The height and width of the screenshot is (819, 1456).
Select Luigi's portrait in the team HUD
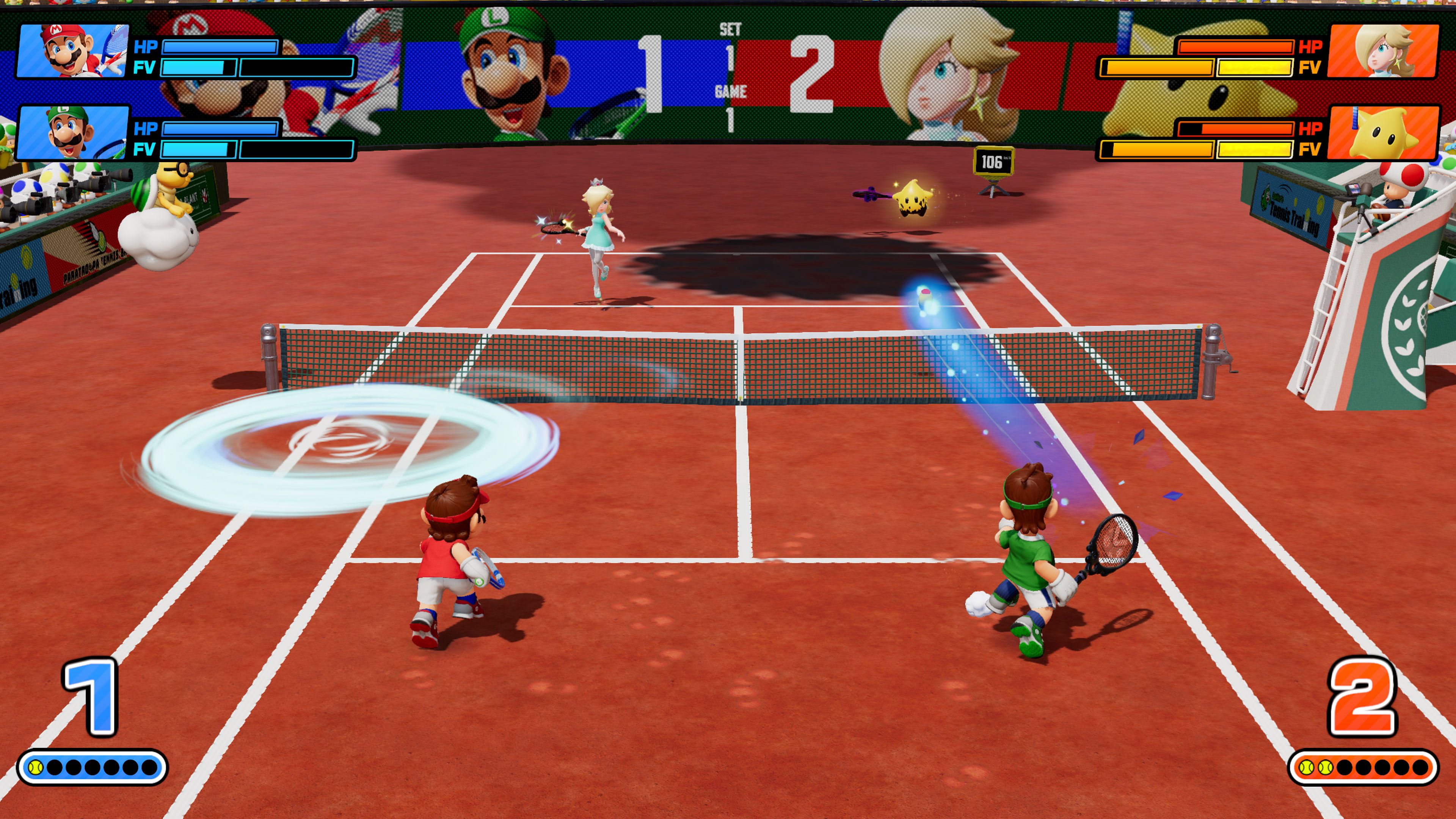click(x=72, y=133)
